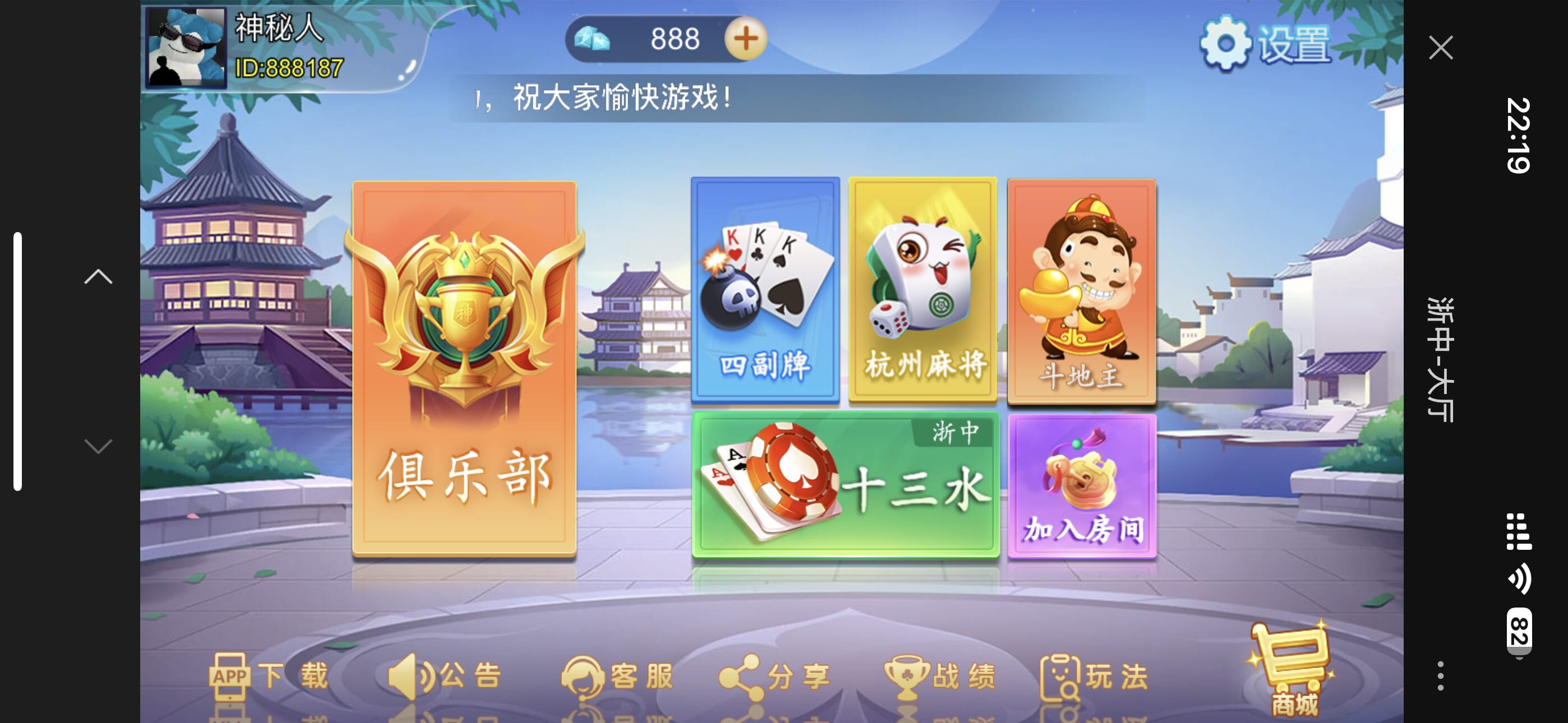Viewport: 1568px width, 723px height.
Task: Choose the 杭州麻将 mahjong game
Action: coord(922,290)
